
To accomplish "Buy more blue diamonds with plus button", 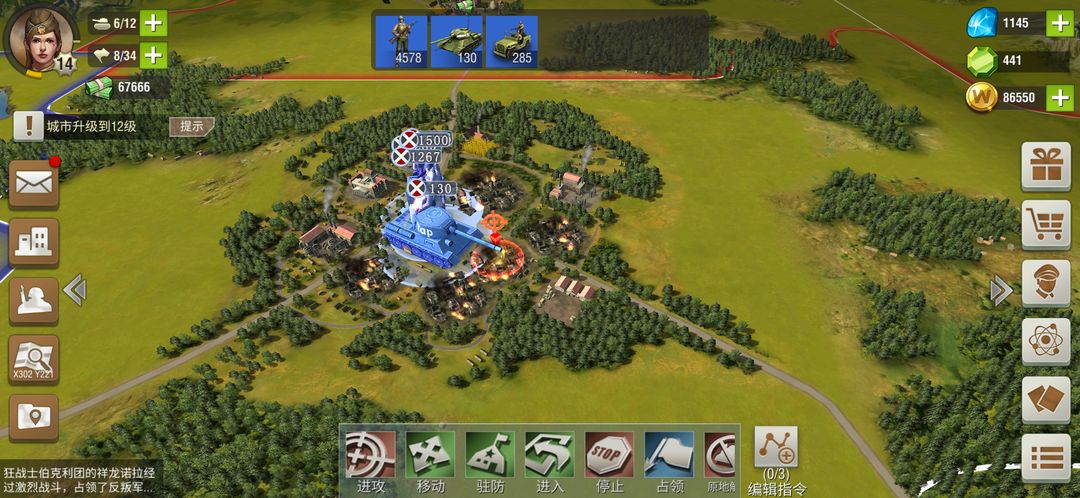I will (1059, 23).
